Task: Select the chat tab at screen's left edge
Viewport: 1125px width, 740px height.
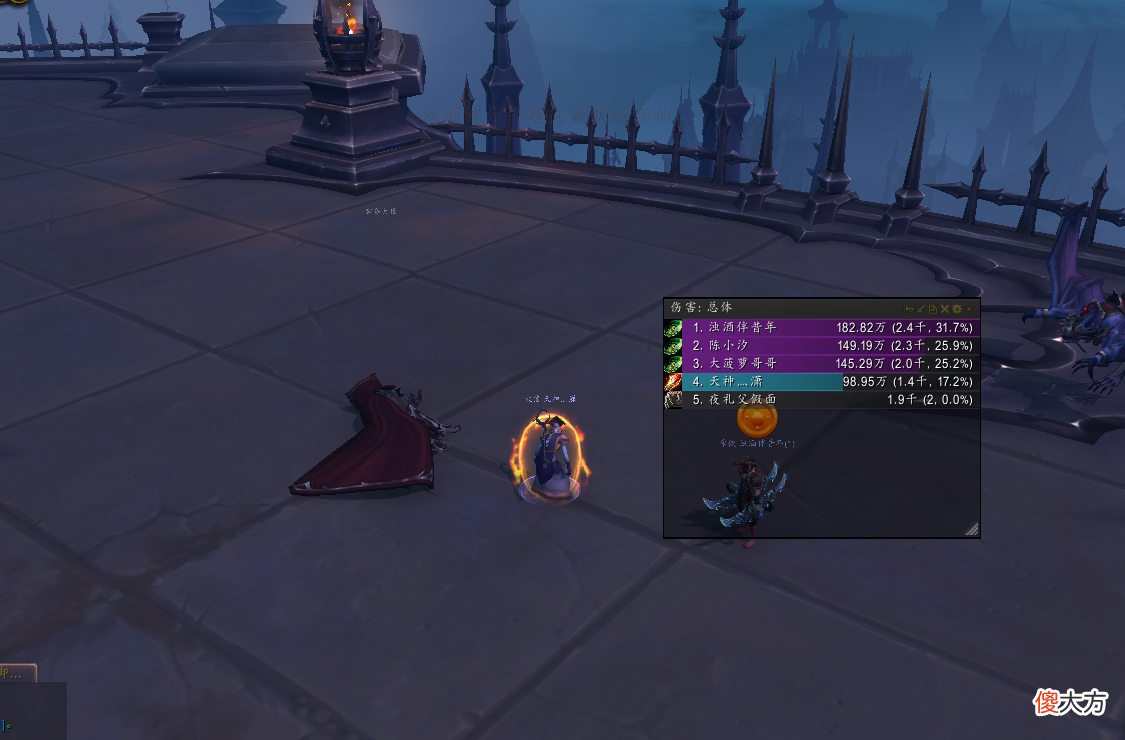Action: pos(17,673)
